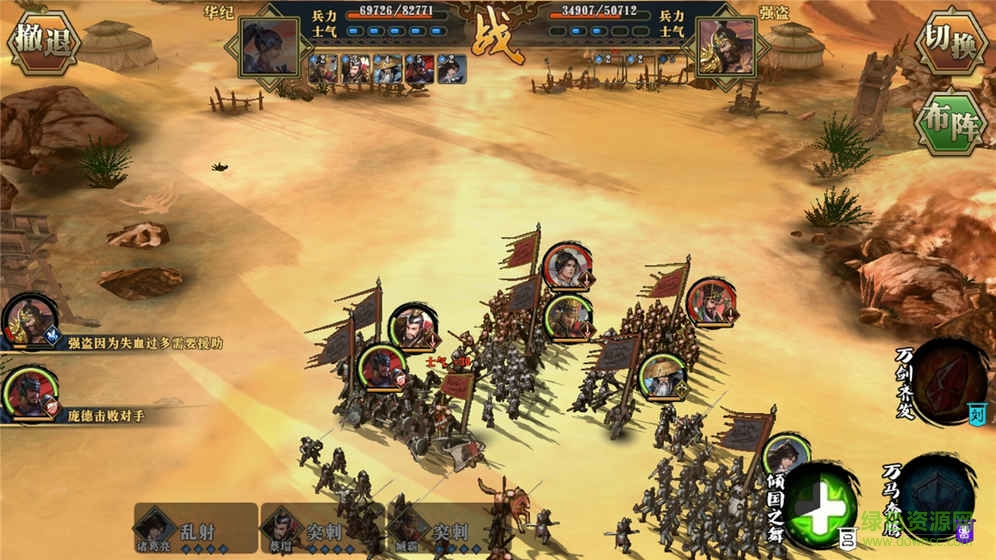Use the 倾国之舞 healing skill
996x560 pixels.
click(x=821, y=501)
